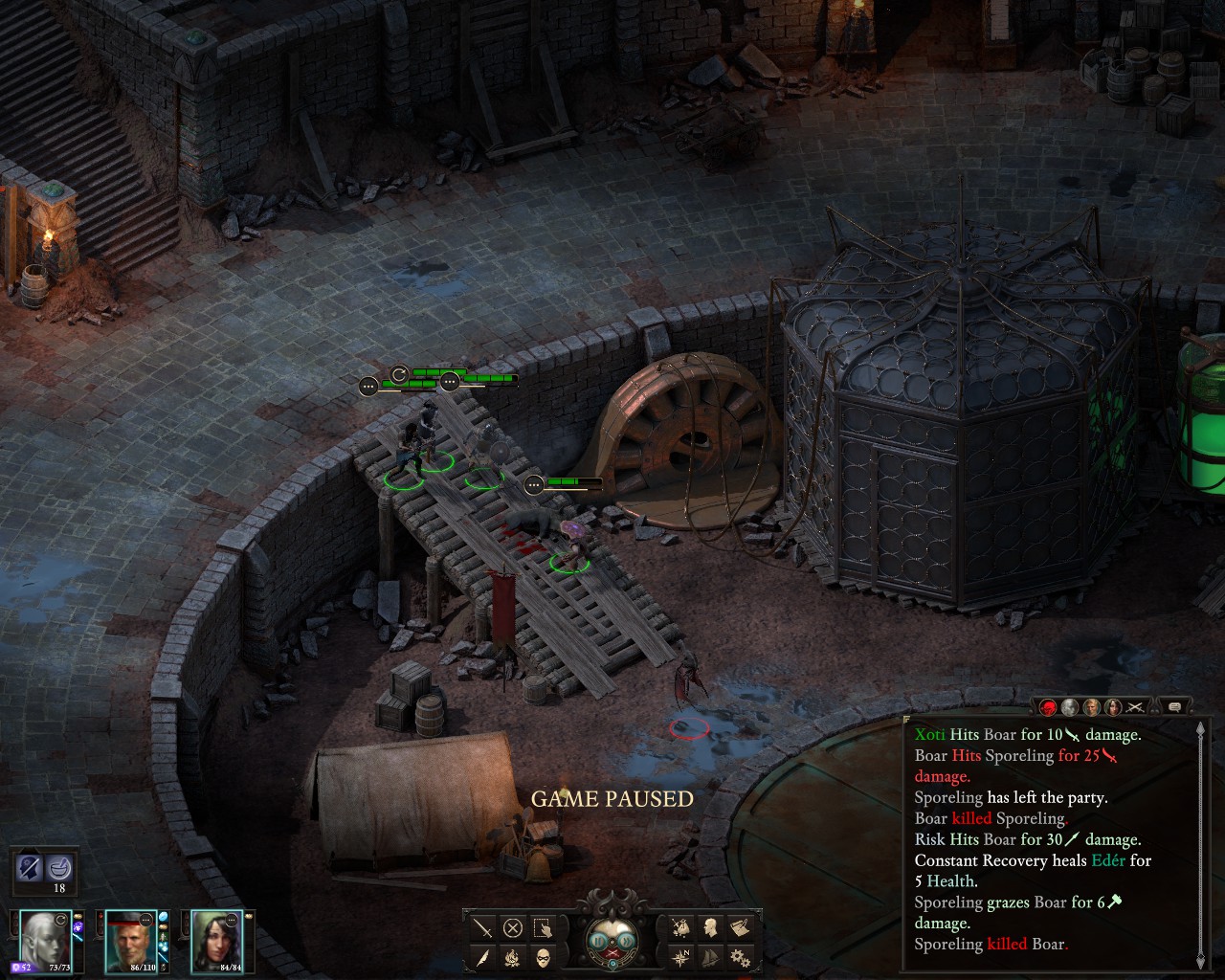1225x980 pixels.
Task: Select the pale white-haired elf portrait
Action: point(45,940)
